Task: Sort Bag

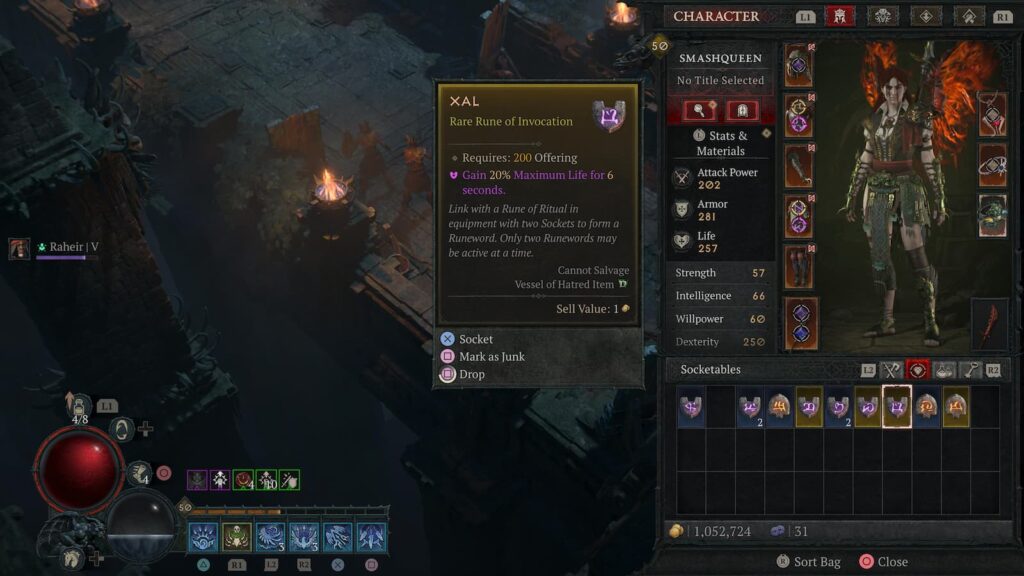Action: click(808, 562)
